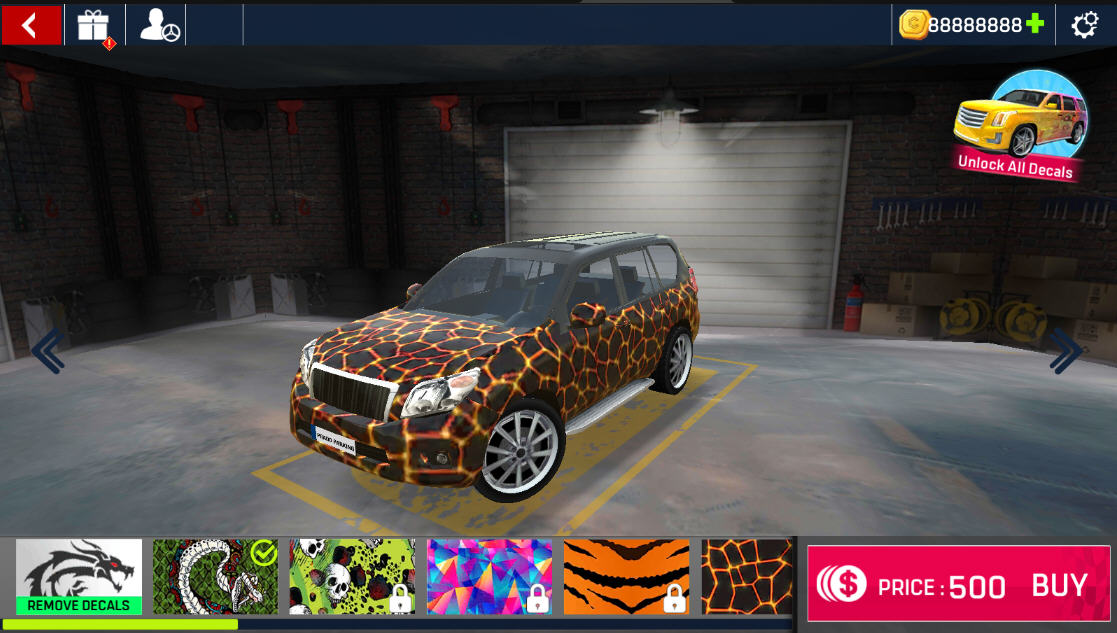
Task: Open the gift box rewards
Action: [93, 25]
